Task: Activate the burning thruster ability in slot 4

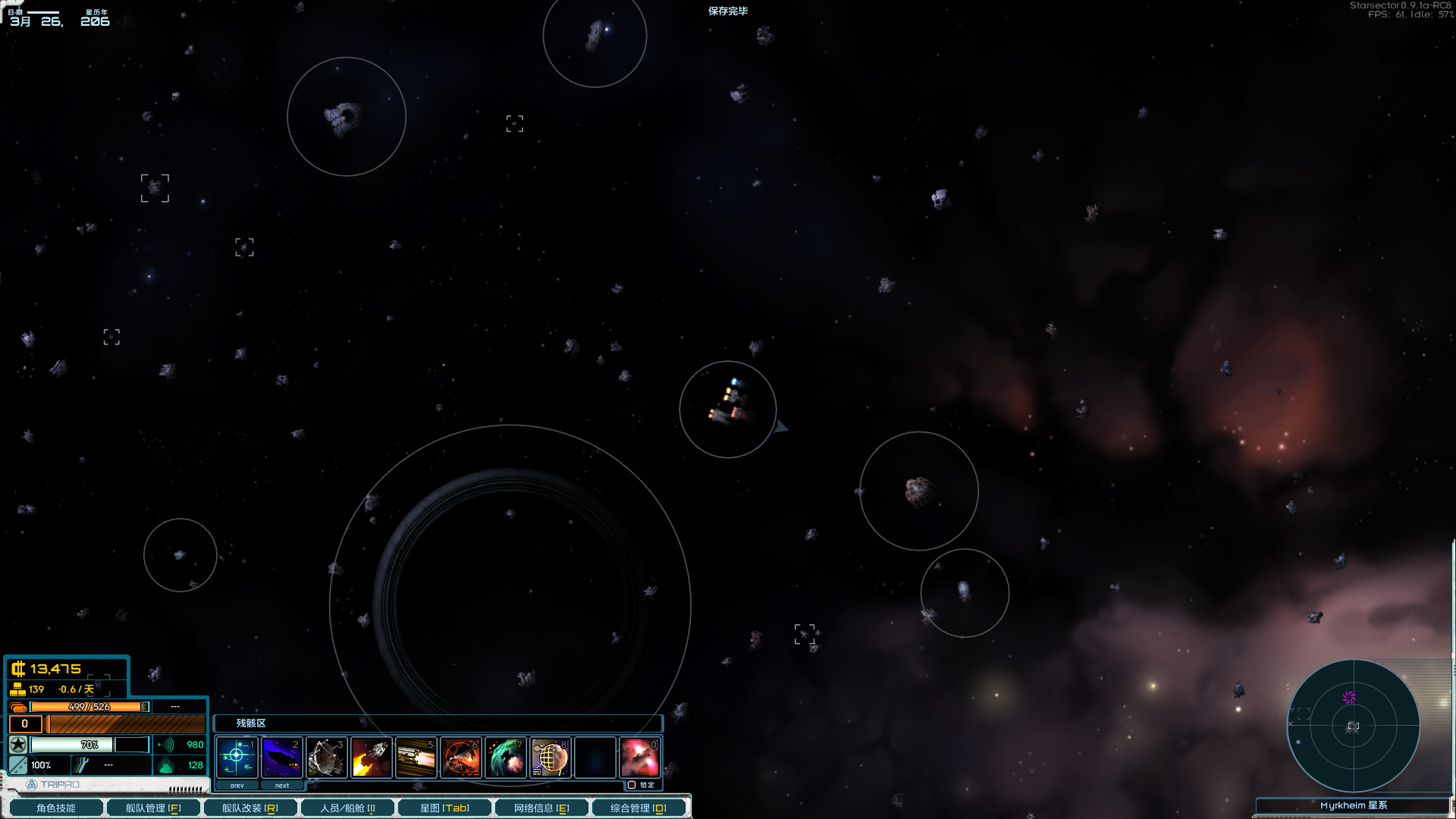Action: [371, 757]
